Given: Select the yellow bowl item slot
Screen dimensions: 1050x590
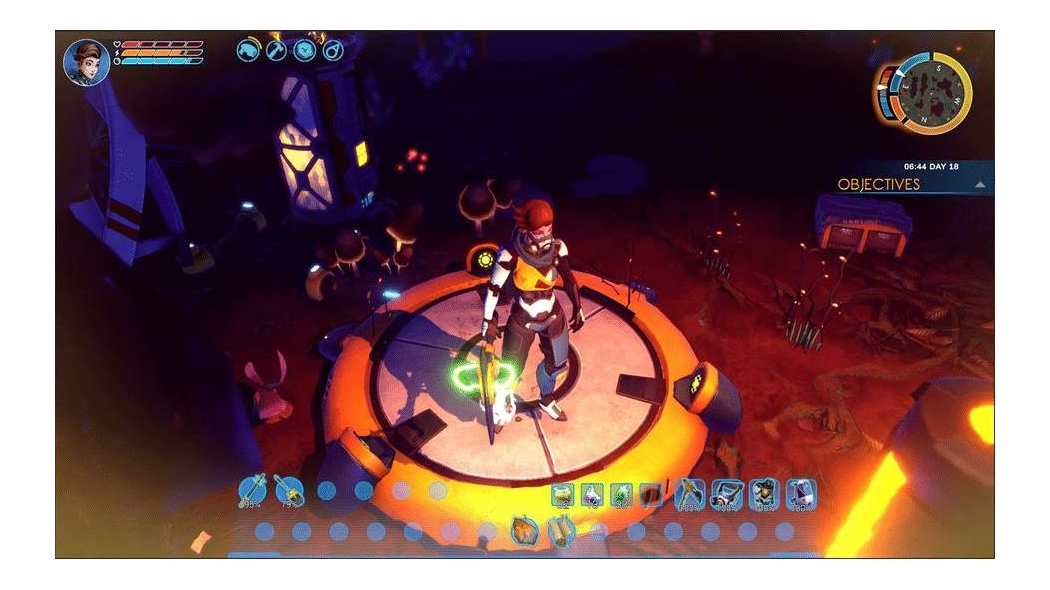Looking at the screenshot, I should [563, 494].
